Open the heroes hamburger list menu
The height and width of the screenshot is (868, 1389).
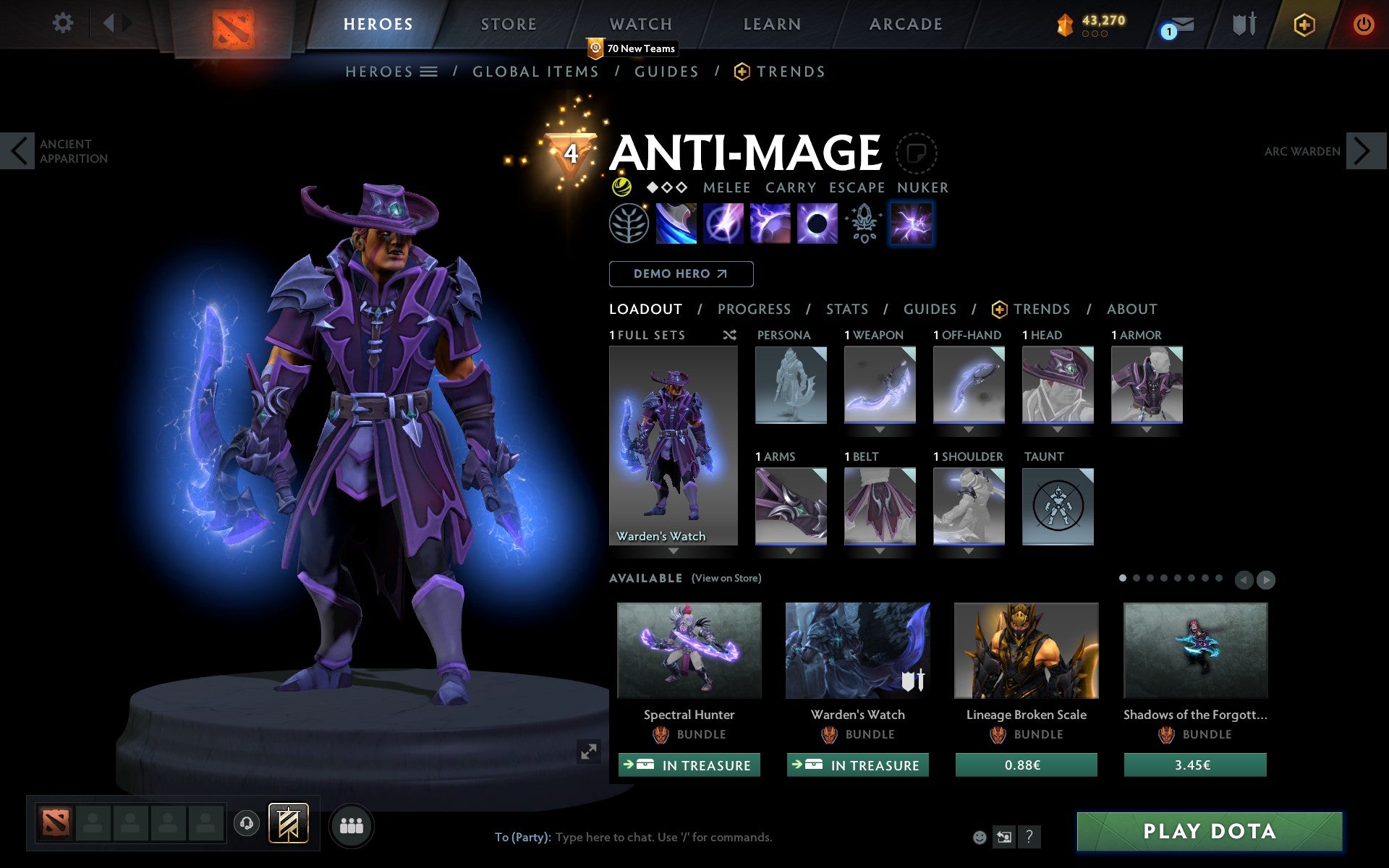428,71
